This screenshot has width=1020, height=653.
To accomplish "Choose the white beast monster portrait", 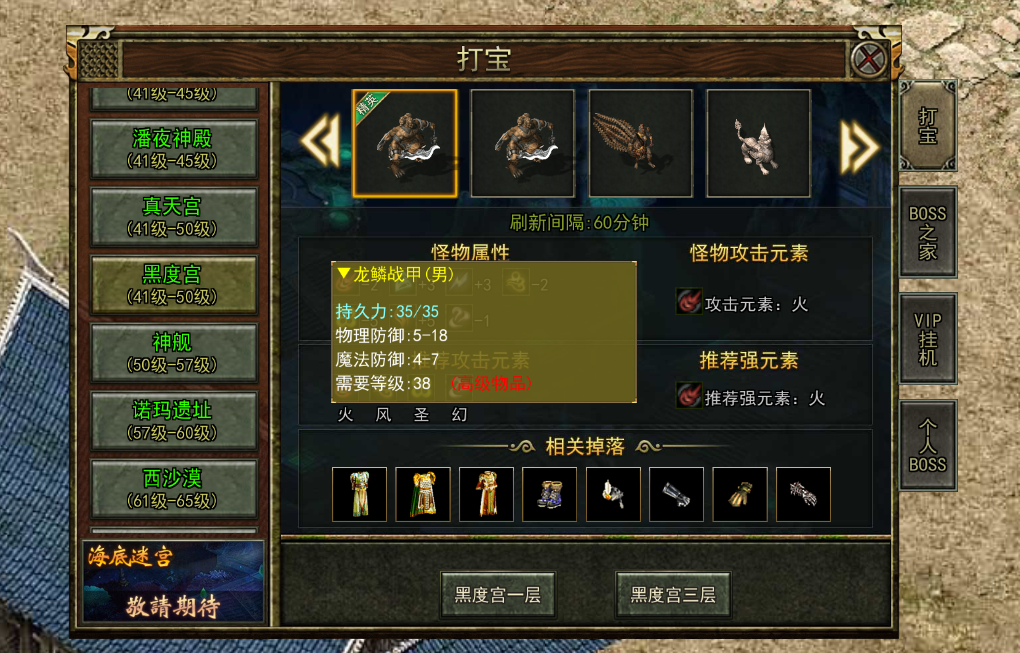I will [759, 142].
